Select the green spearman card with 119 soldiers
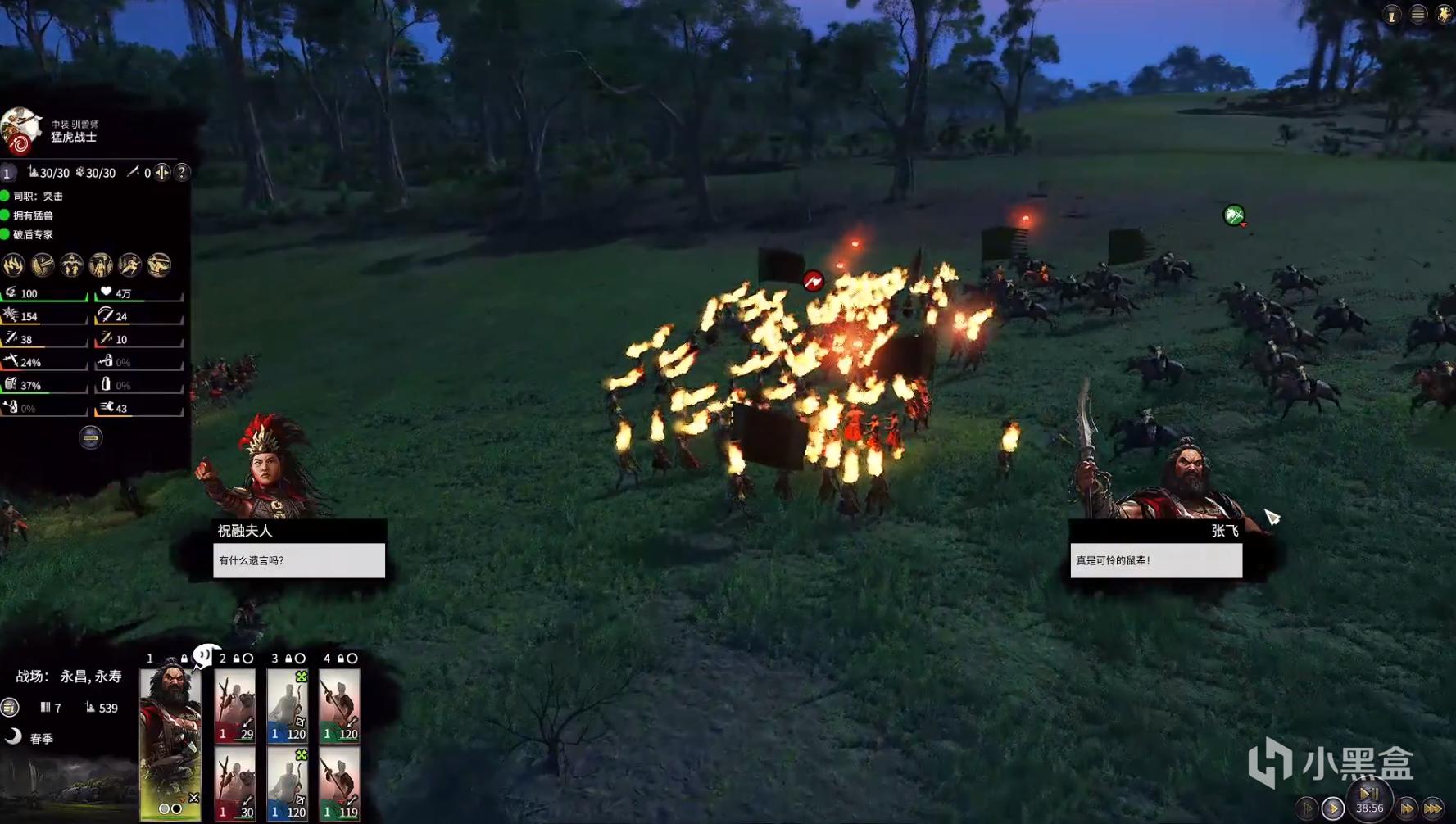1456x824 pixels. 339,786
